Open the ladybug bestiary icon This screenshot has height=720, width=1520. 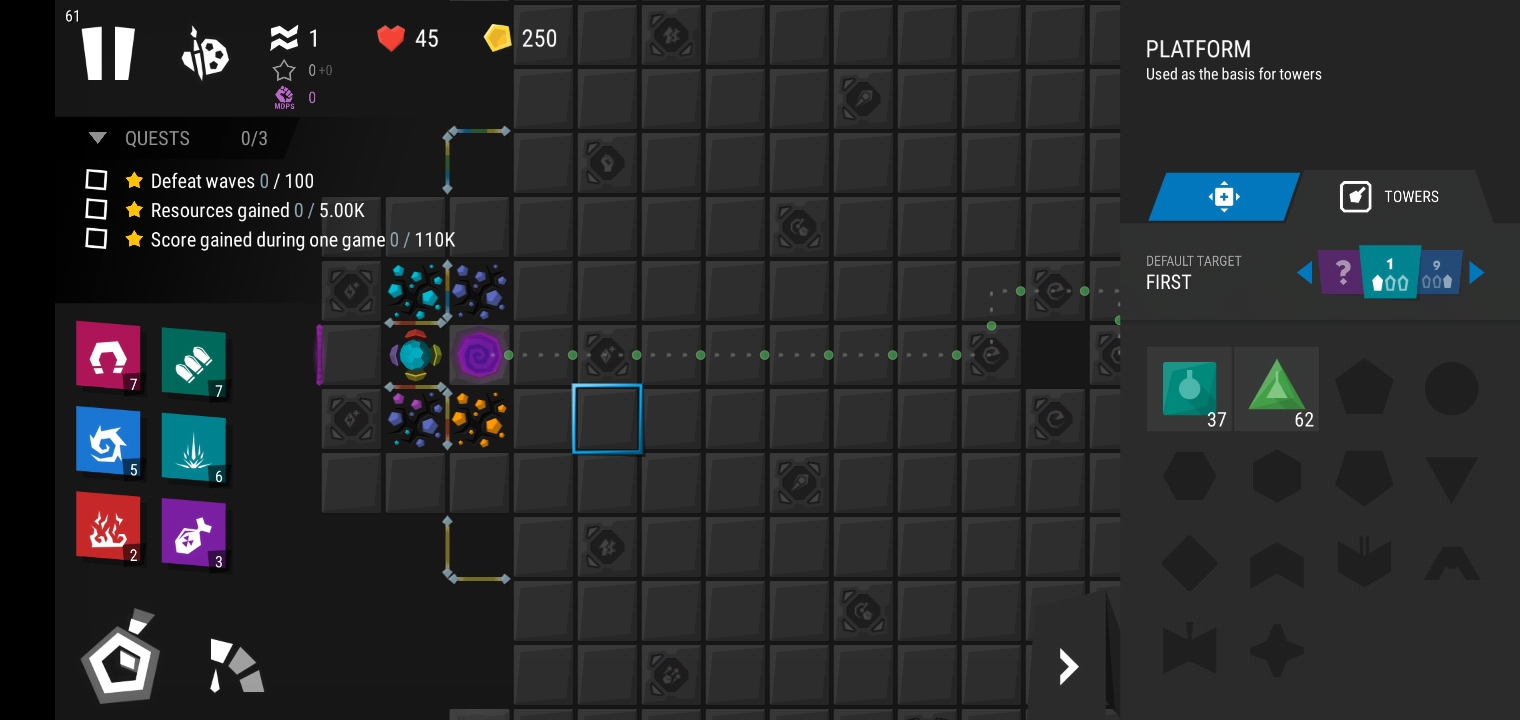(x=205, y=54)
